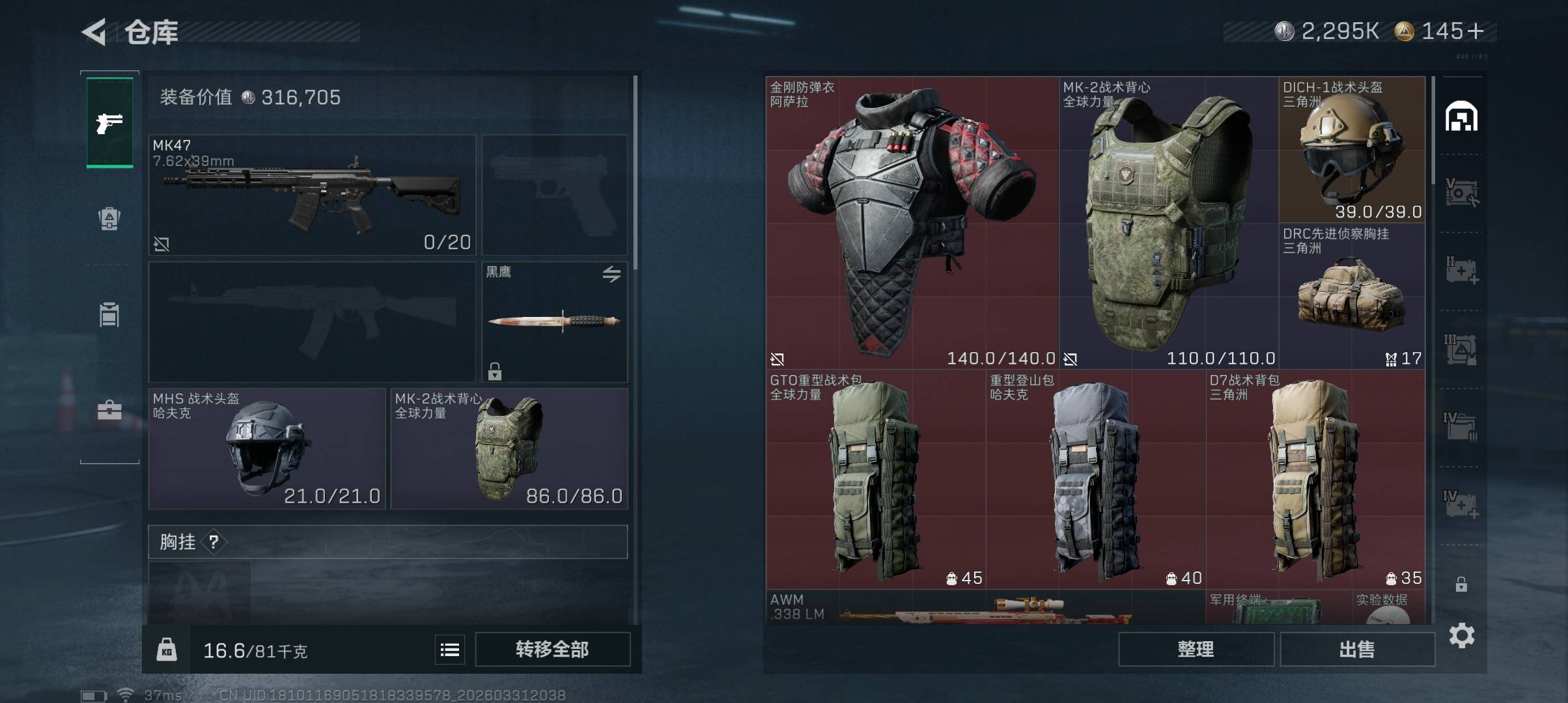This screenshot has width=1568, height=703.
Task: Go back using the arrow beside 仓库
Action: click(x=94, y=32)
